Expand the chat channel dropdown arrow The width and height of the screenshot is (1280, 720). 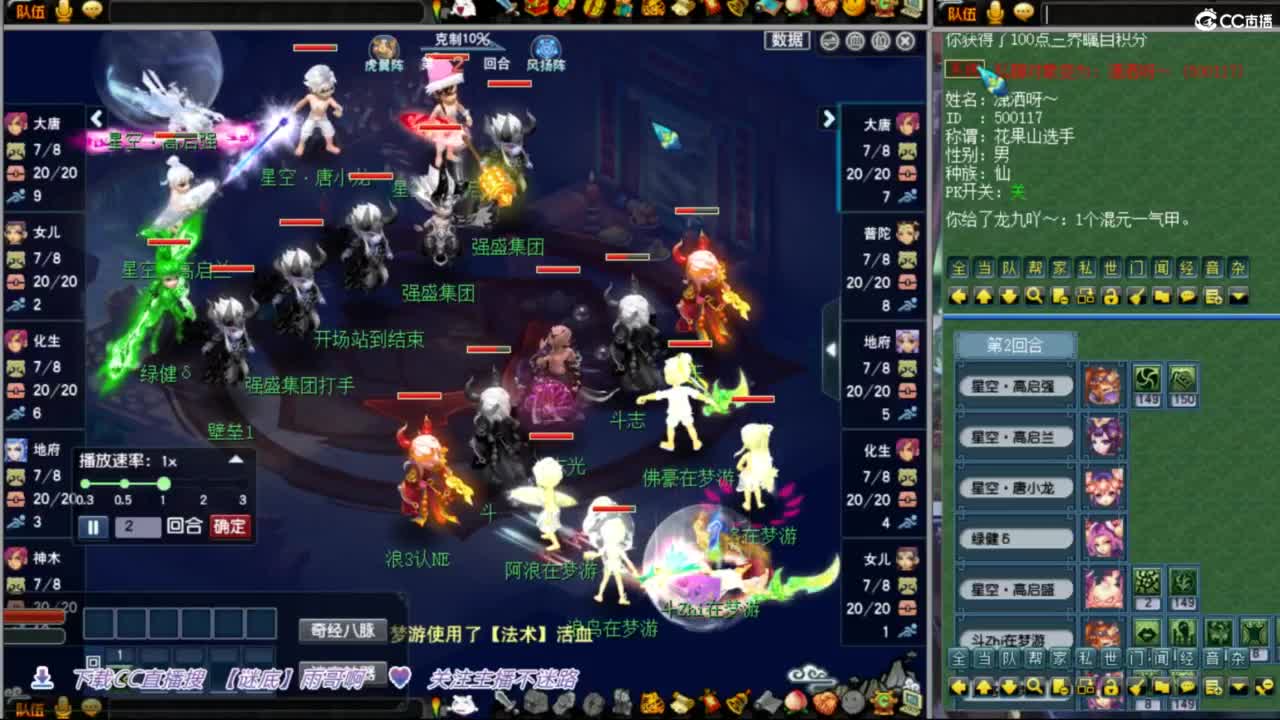(1238, 296)
